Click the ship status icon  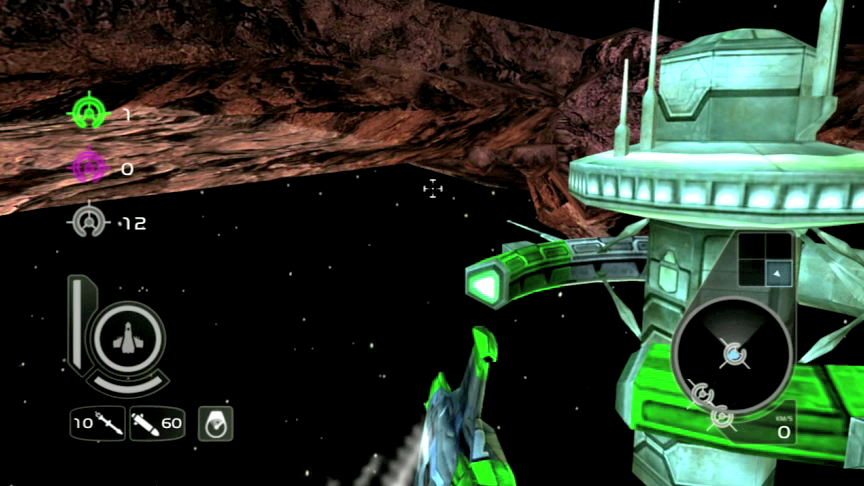[x=126, y=342]
